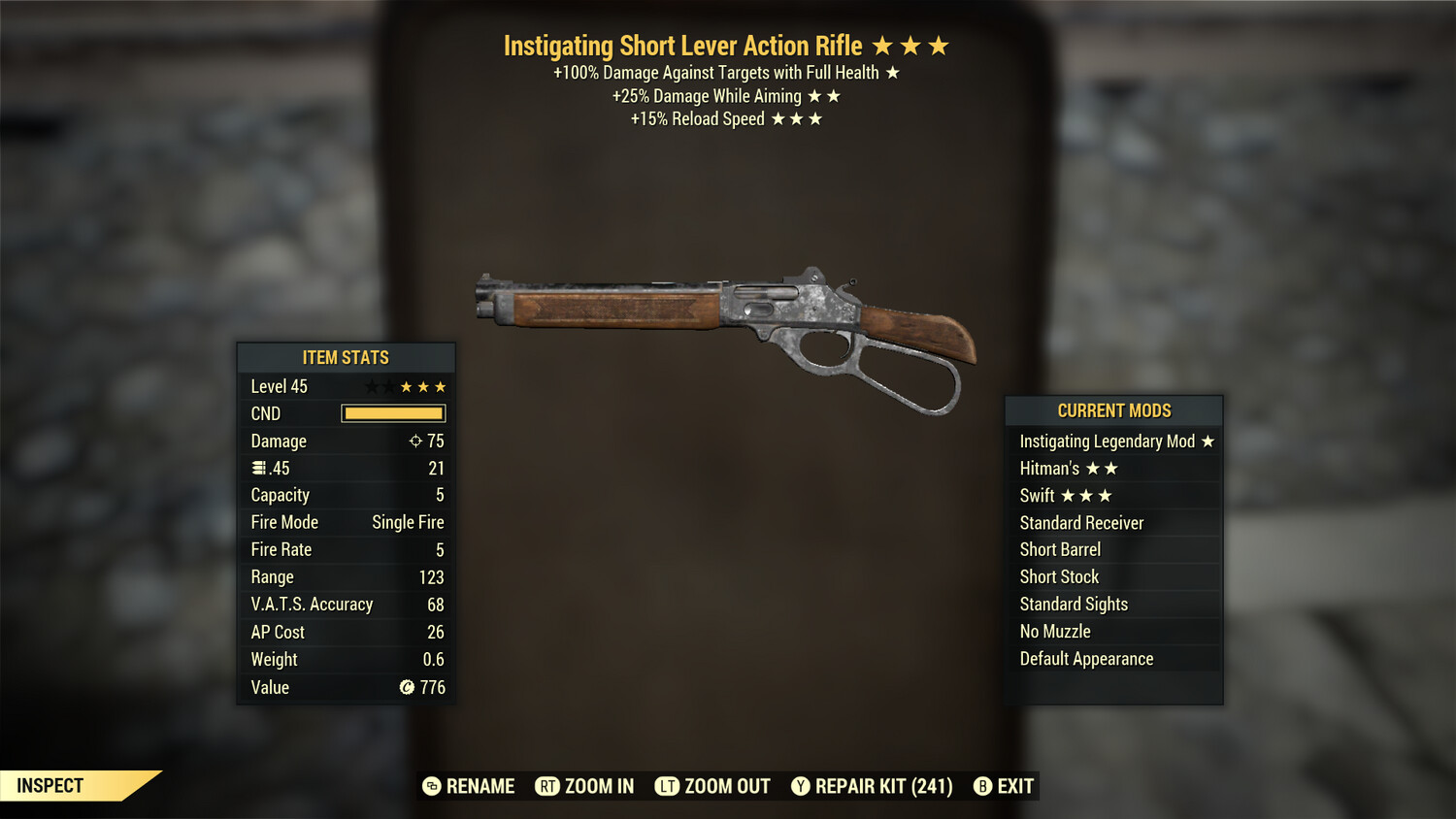The height and width of the screenshot is (819, 1456).
Task: Toggle a star on the Level 45 rating row
Action: pos(405,385)
